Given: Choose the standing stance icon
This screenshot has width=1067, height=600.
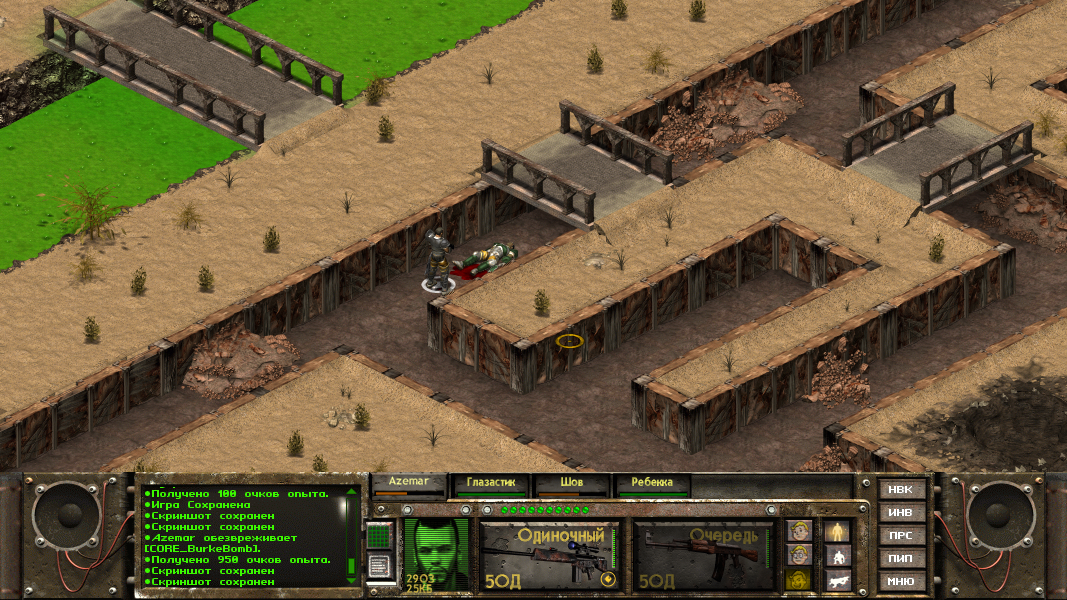Looking at the screenshot, I should coord(838,531).
